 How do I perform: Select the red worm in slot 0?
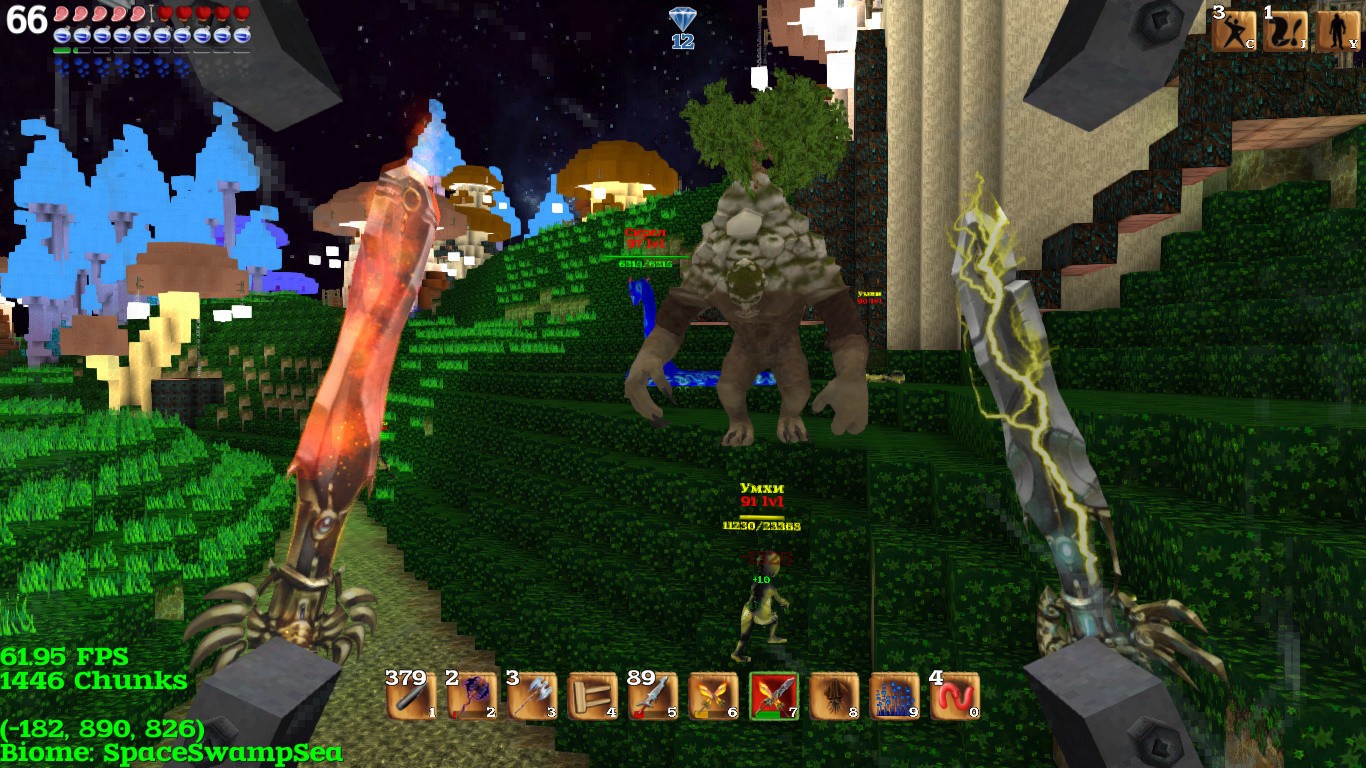point(955,696)
